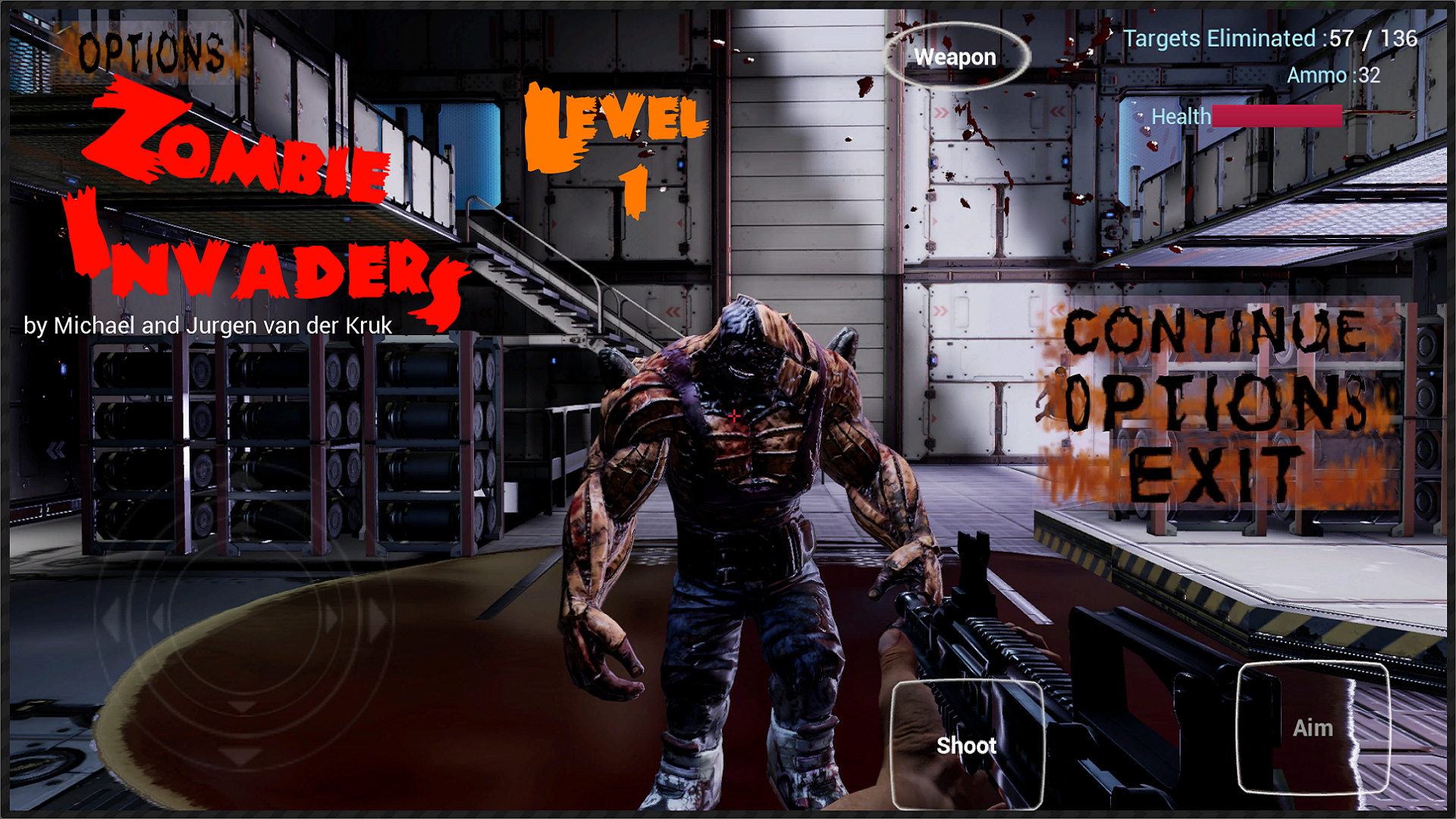1456x819 pixels.
Task: Tap the orange chevron arrows on the back wall
Action: tap(1057, 310)
